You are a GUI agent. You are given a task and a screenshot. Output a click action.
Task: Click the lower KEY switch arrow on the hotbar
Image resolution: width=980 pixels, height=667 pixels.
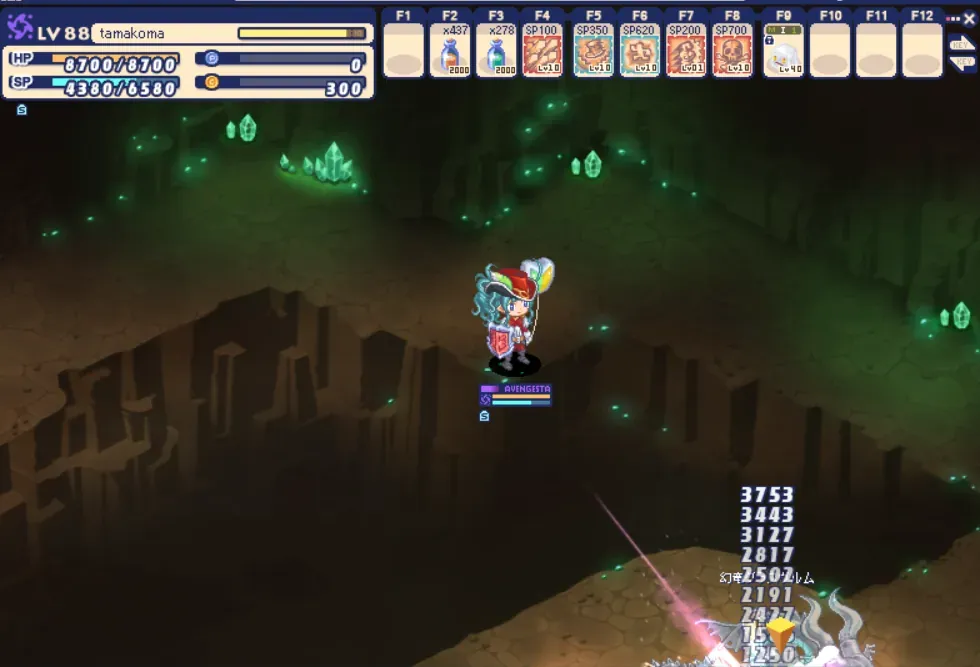click(x=961, y=62)
